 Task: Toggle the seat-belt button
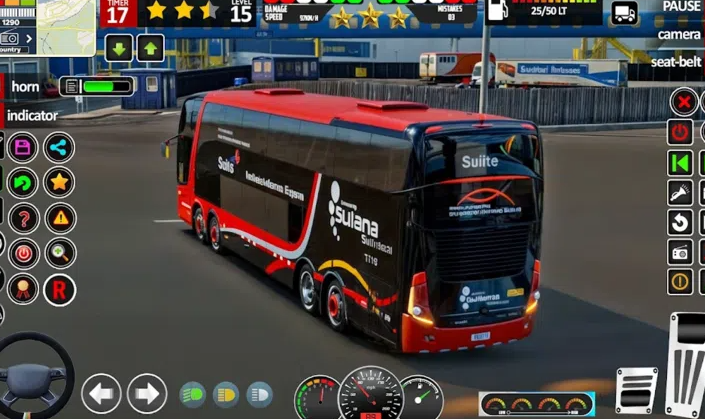click(677, 61)
